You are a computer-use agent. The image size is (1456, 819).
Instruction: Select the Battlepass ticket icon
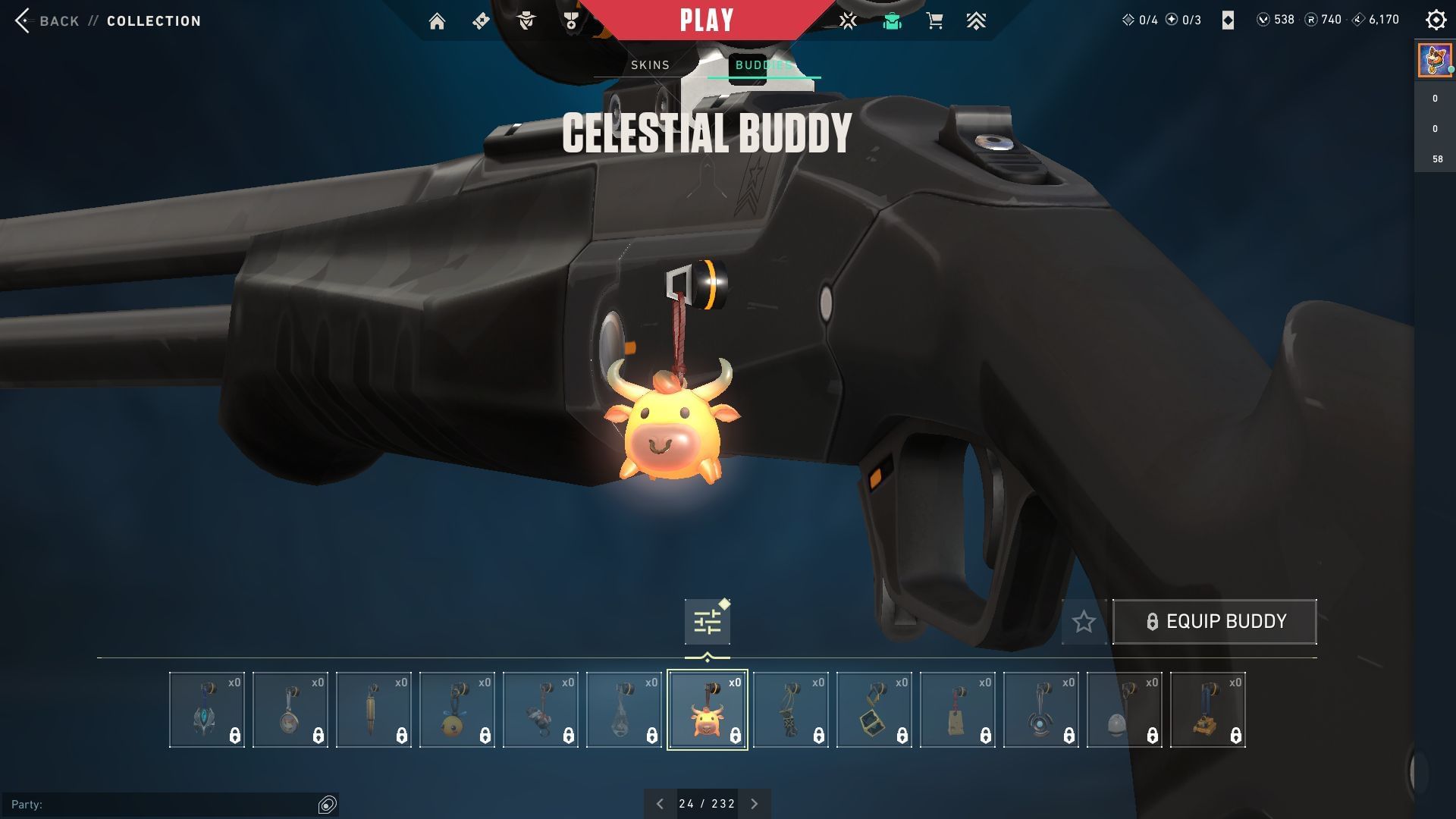[480, 20]
